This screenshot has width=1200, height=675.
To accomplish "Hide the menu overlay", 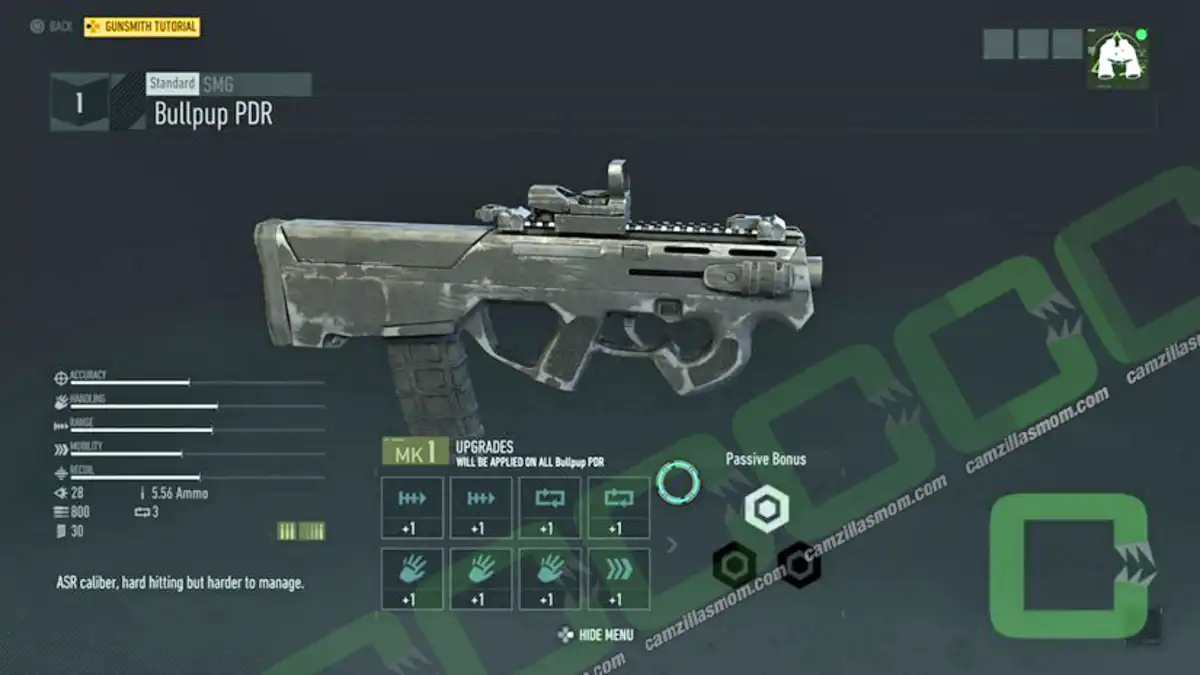I will 597,635.
